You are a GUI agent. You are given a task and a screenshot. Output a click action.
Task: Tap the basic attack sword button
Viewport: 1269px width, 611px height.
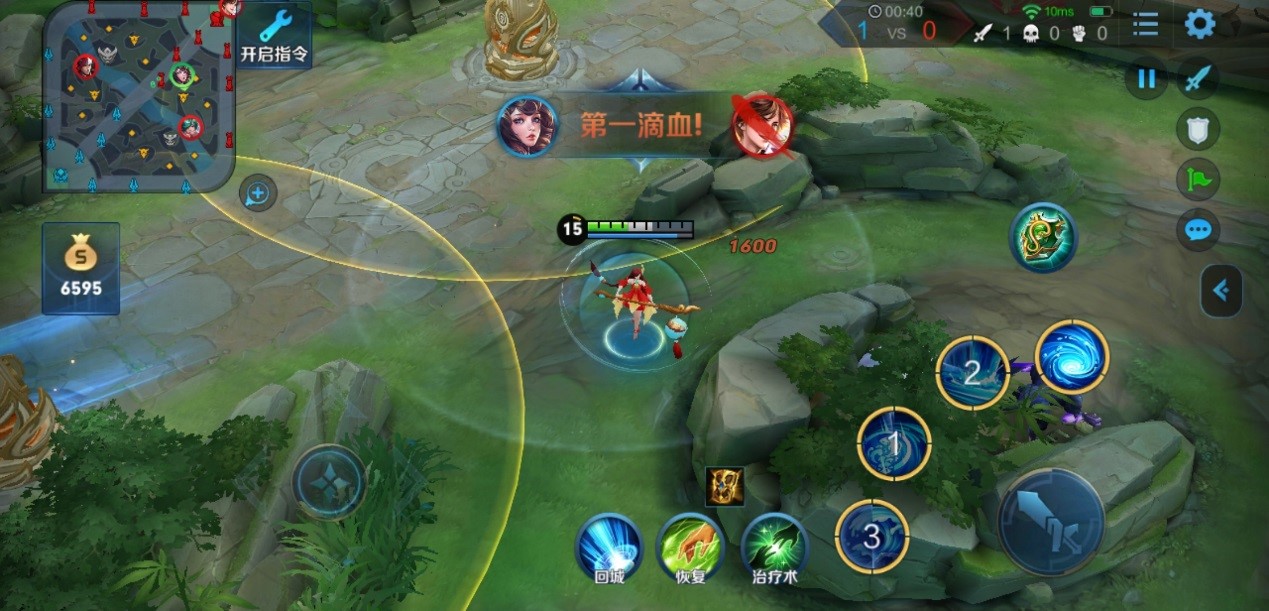click(1051, 520)
